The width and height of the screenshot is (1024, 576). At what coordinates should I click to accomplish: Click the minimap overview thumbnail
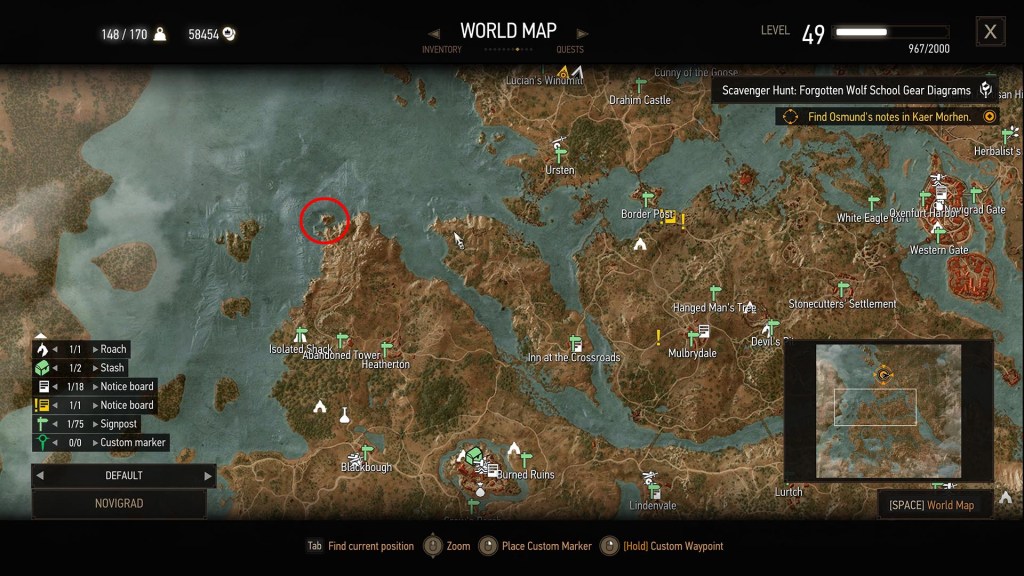[x=888, y=410]
